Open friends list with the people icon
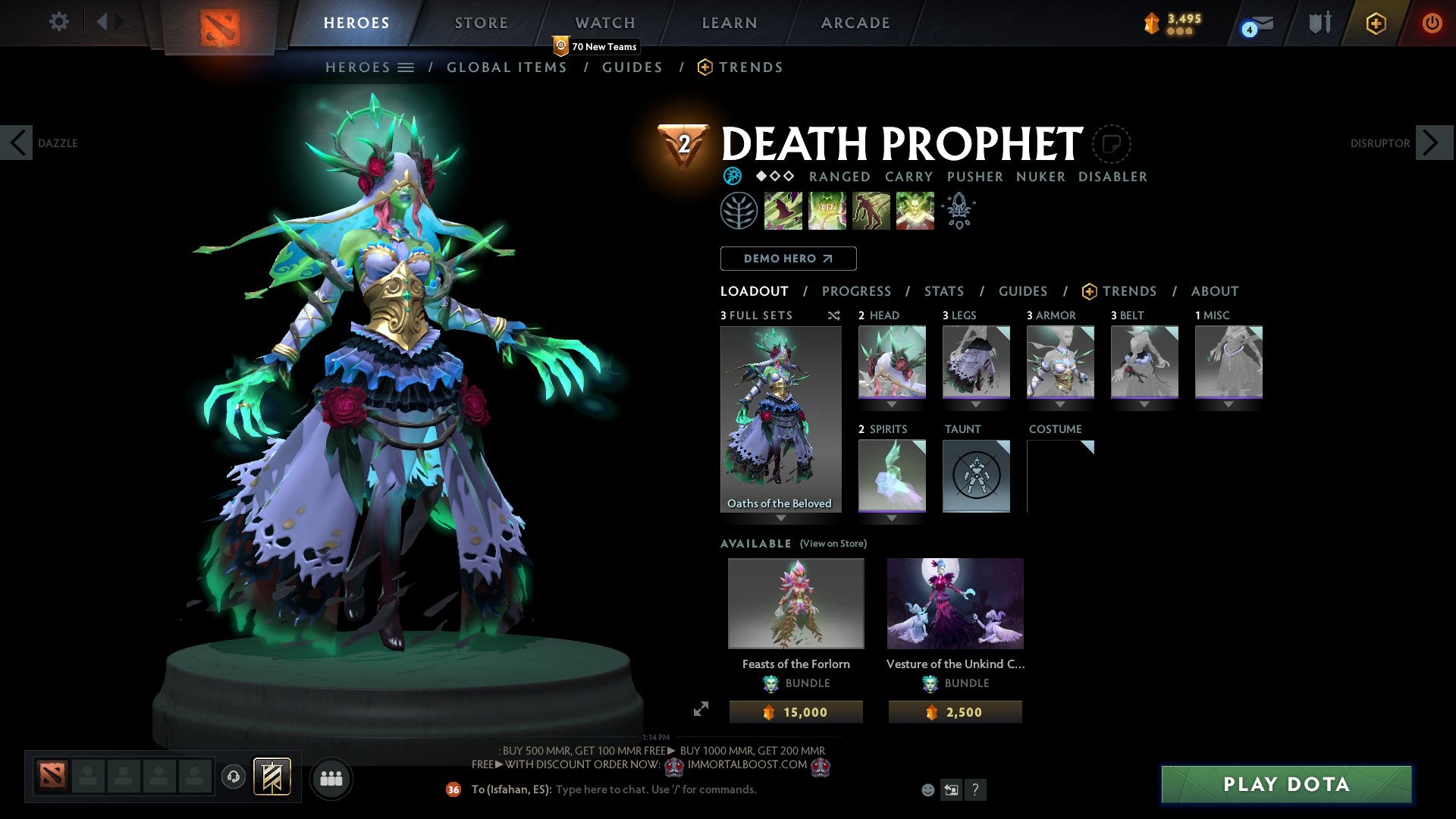This screenshot has width=1456, height=819. pyautogui.click(x=331, y=778)
